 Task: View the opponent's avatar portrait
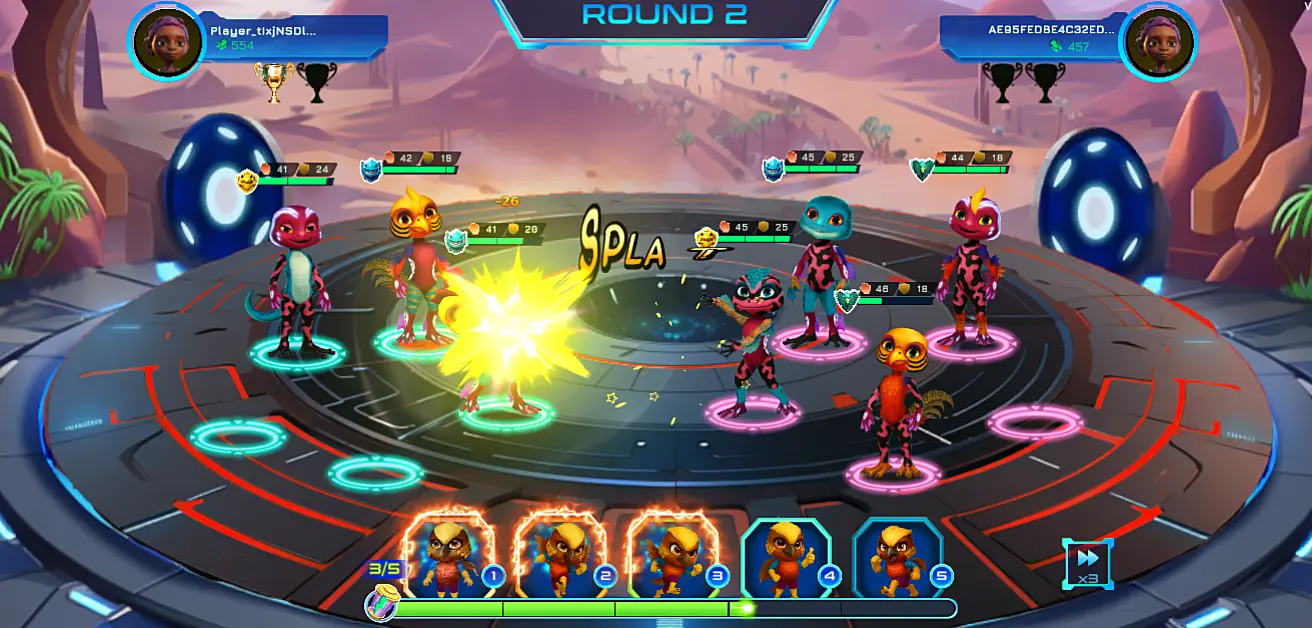(x=1158, y=42)
